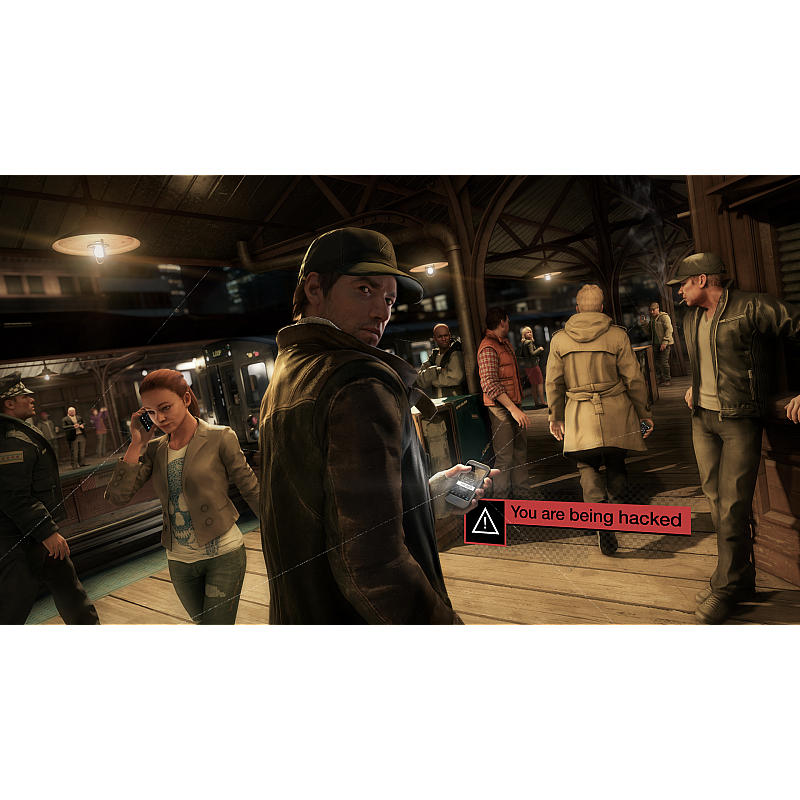This screenshot has width=800, height=800.
Task: Select the warning triangle alert icon
Action: (x=485, y=521)
